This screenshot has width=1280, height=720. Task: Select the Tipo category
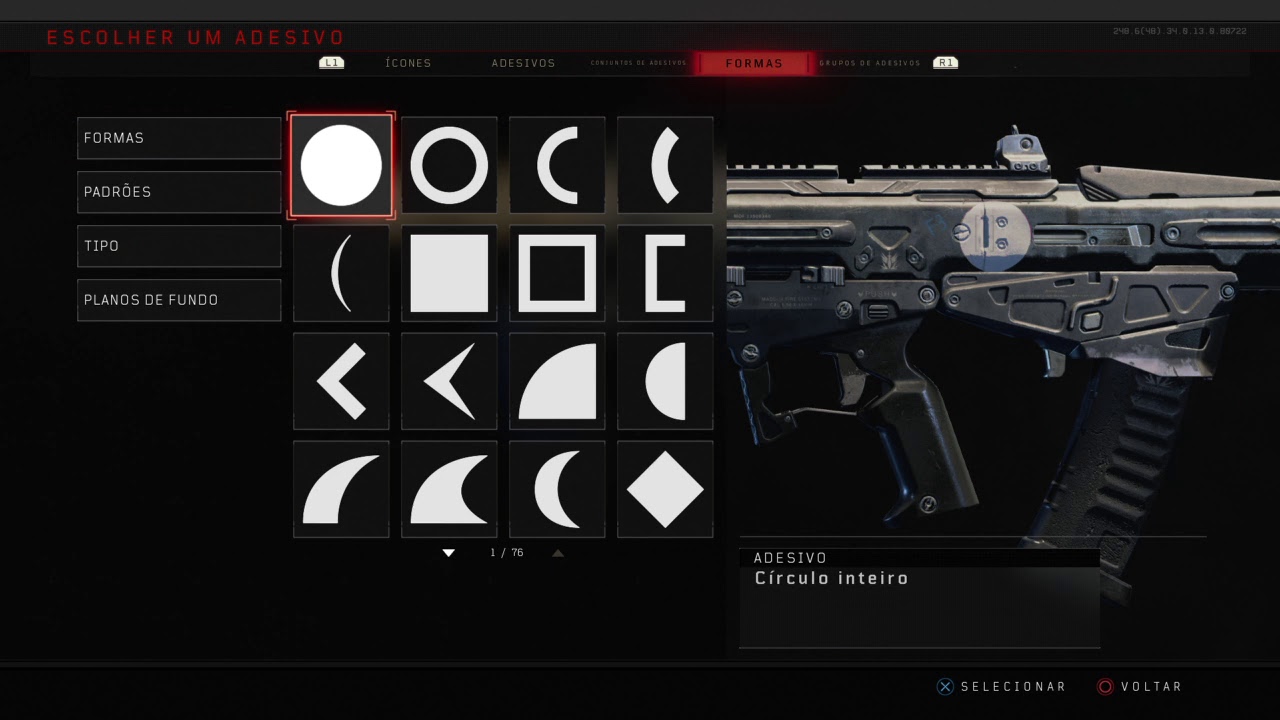point(179,246)
